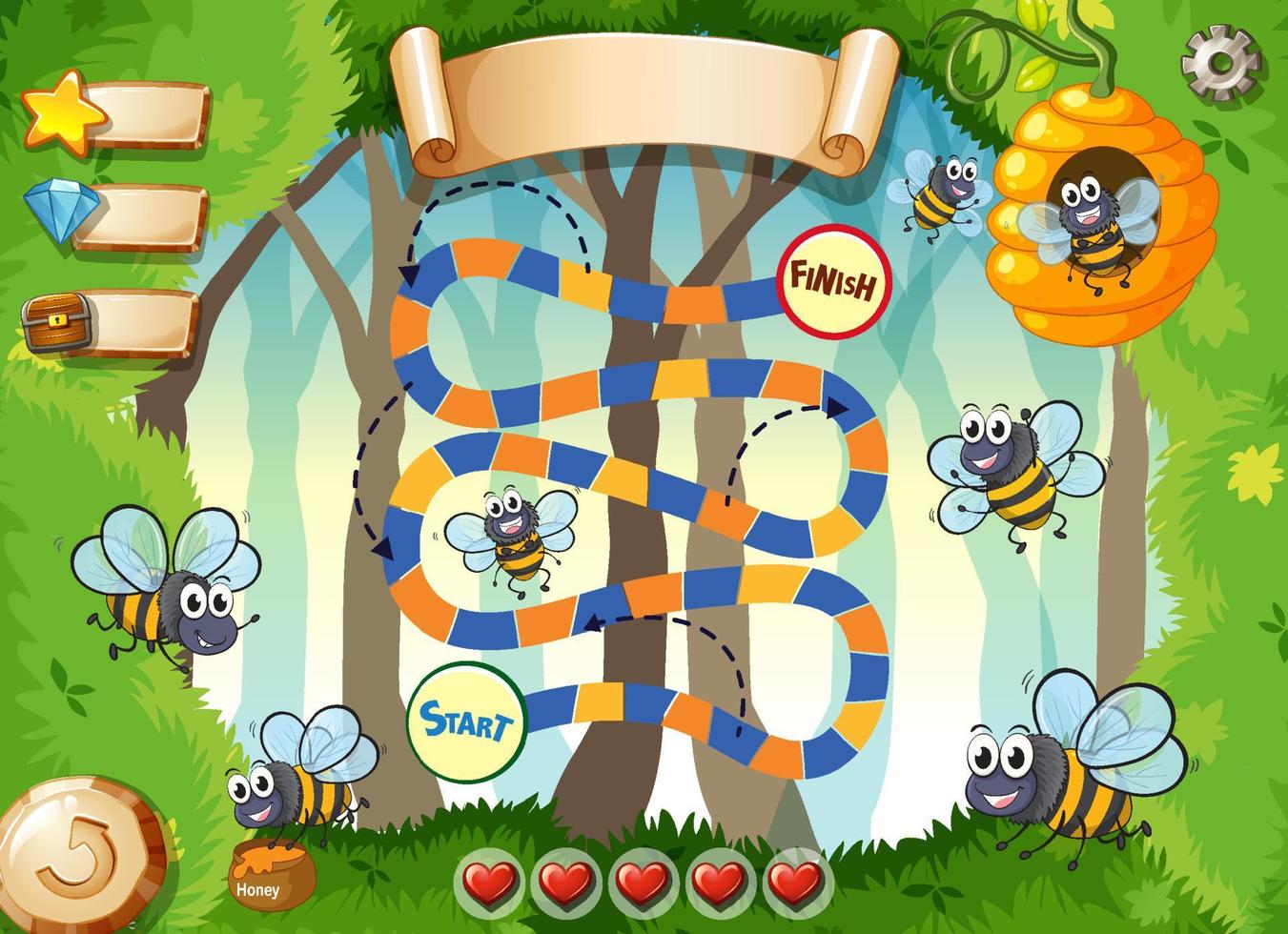Toggle the last heart life indicator

[x=795, y=882]
